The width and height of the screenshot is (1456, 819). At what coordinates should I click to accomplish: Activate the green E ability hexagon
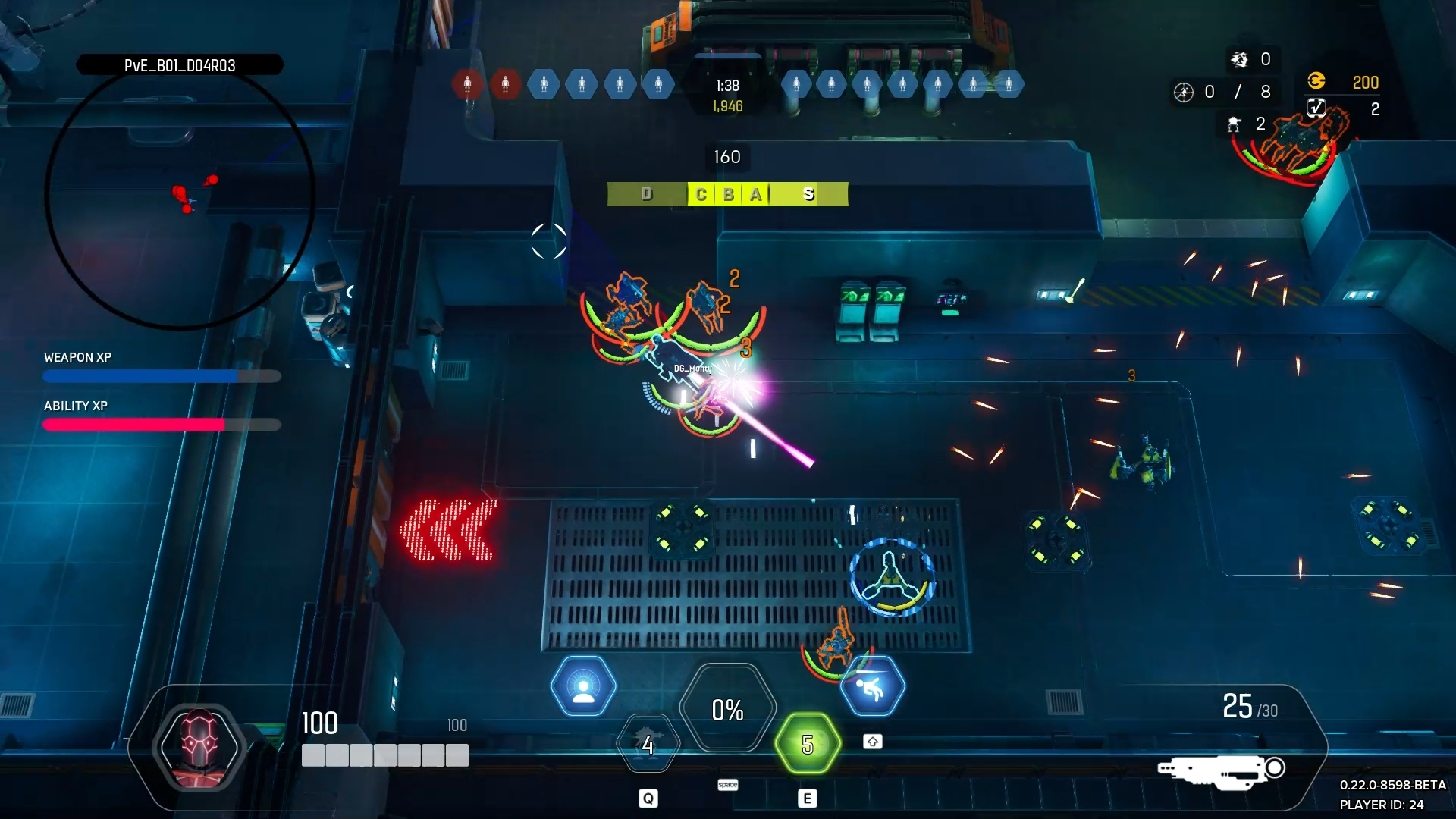[x=808, y=745]
